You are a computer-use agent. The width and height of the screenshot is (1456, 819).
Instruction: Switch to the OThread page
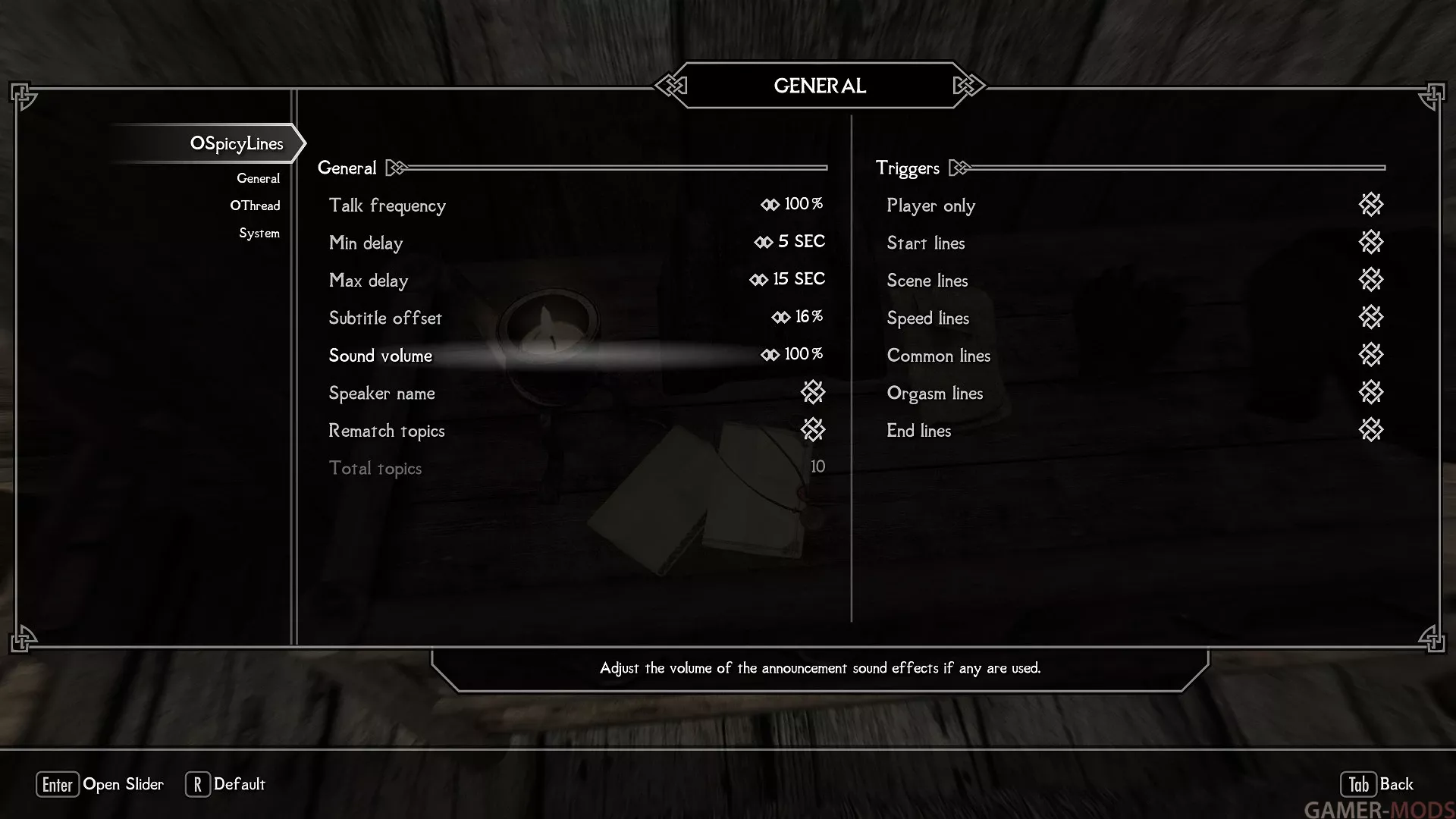[x=255, y=206]
